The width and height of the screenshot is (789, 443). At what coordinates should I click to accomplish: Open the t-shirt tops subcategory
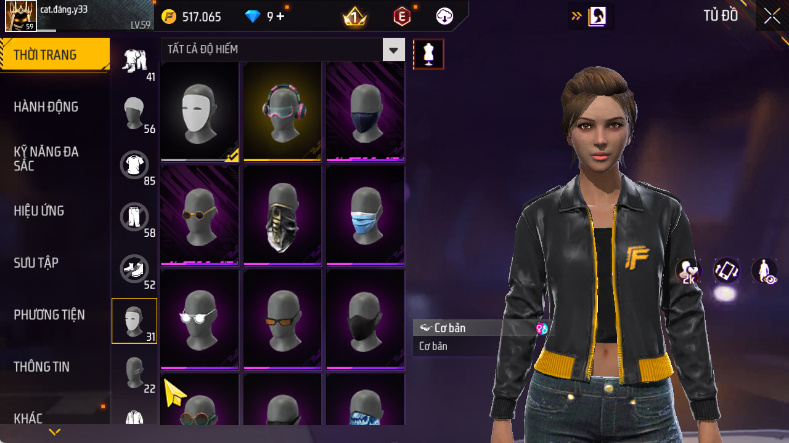(133, 165)
